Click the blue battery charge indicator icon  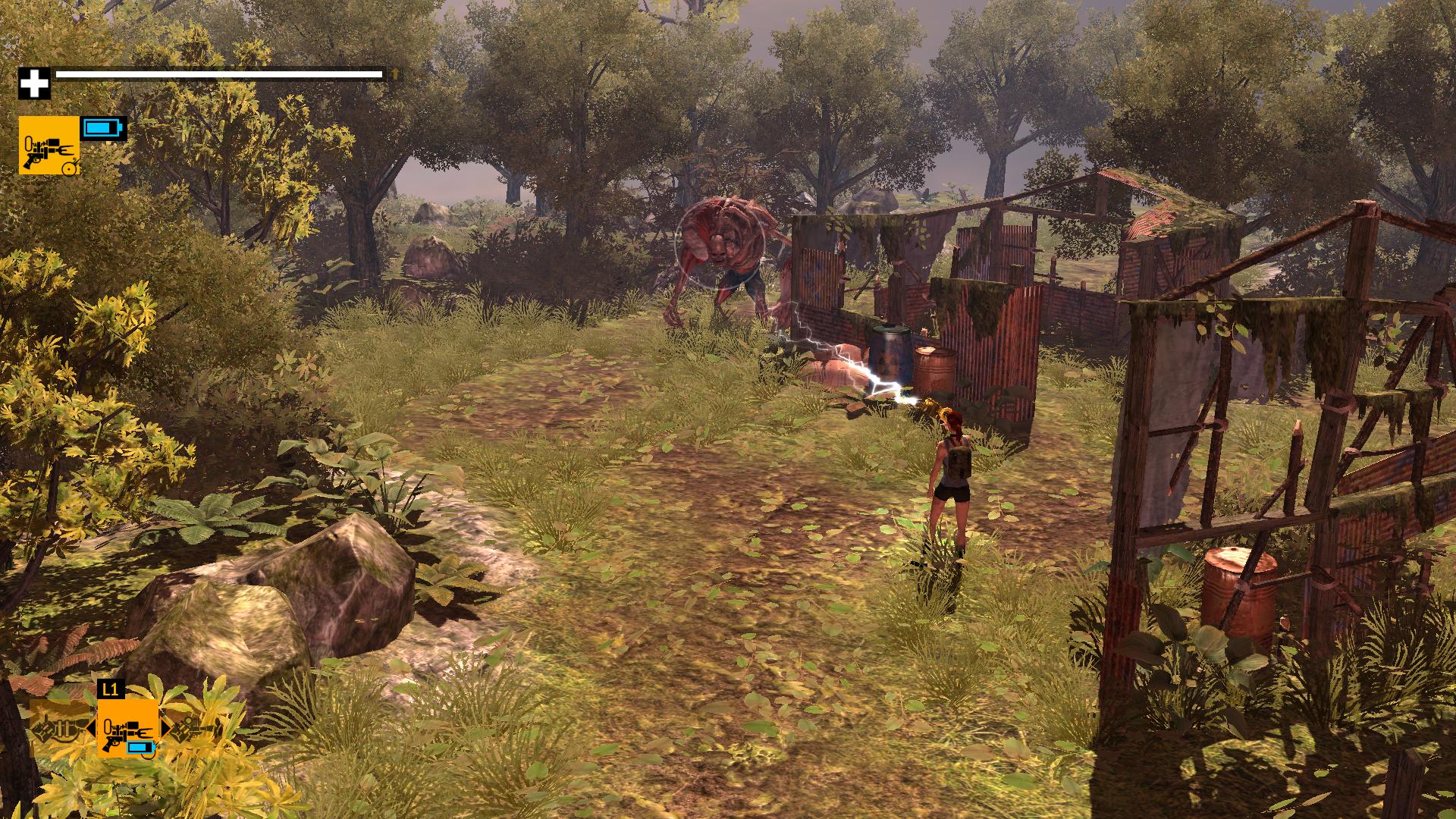pyautogui.click(x=102, y=129)
